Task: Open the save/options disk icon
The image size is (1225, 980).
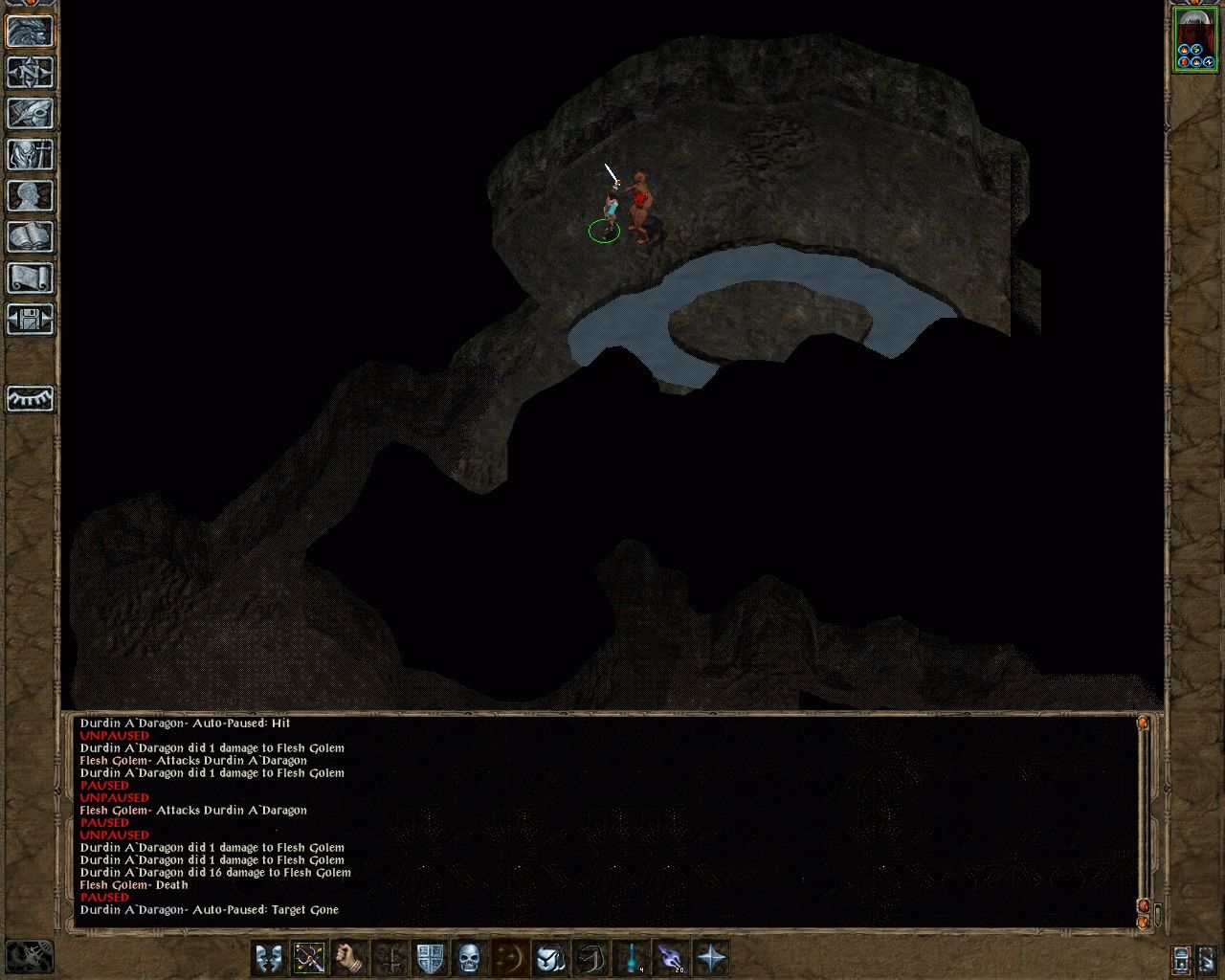Action: pos(29,318)
